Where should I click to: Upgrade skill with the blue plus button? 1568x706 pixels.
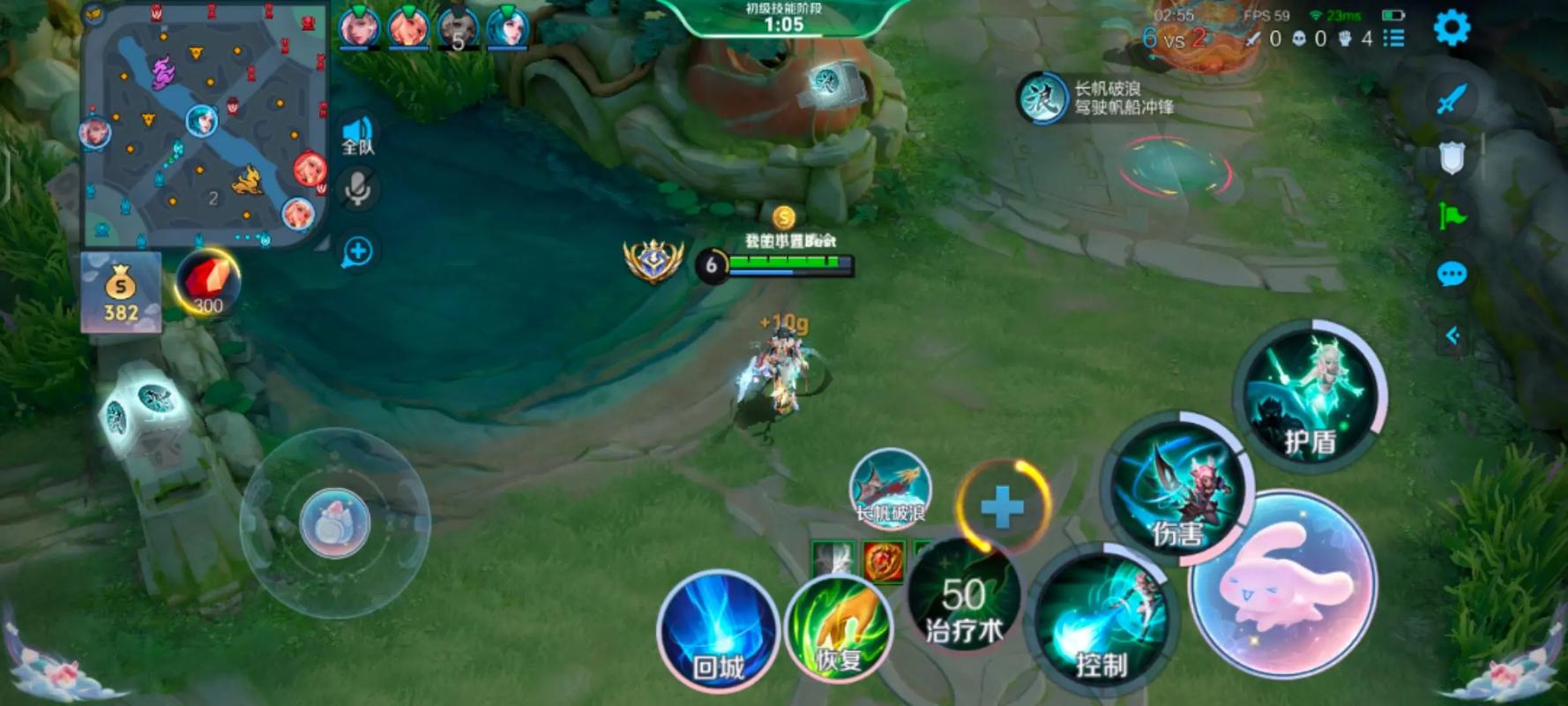[1003, 507]
